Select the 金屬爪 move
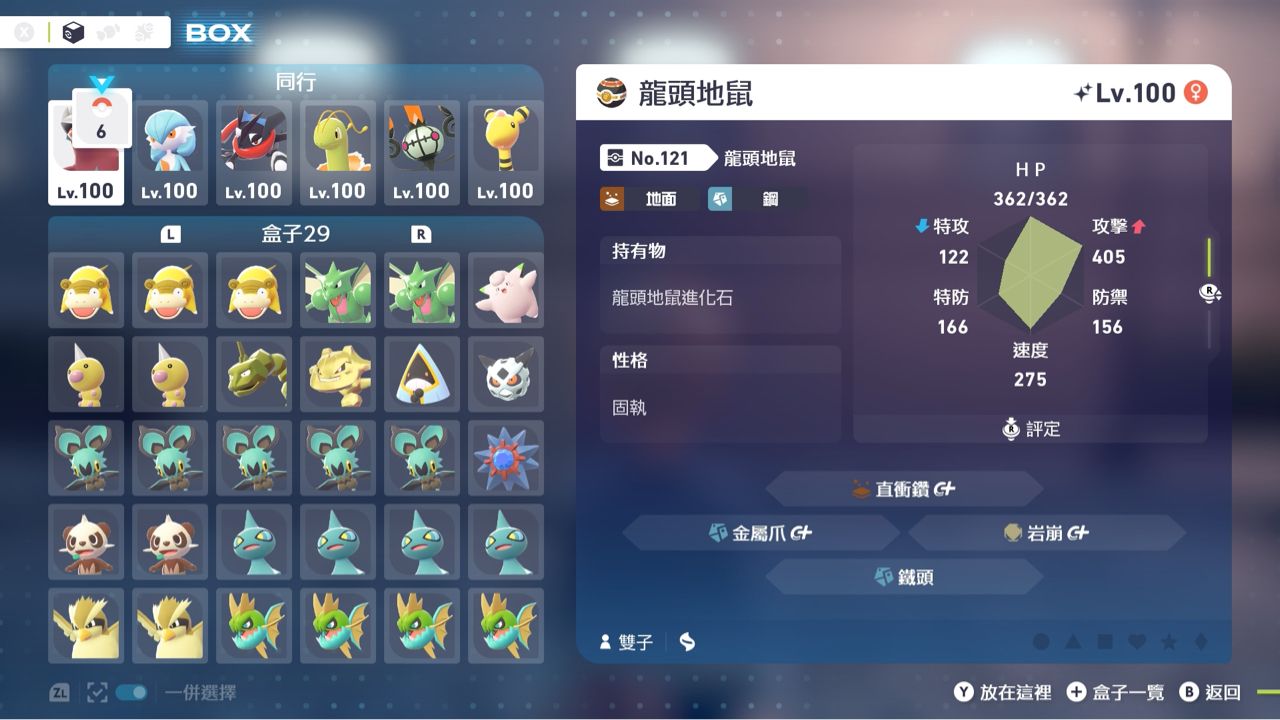This screenshot has width=1280, height=720. click(x=761, y=533)
